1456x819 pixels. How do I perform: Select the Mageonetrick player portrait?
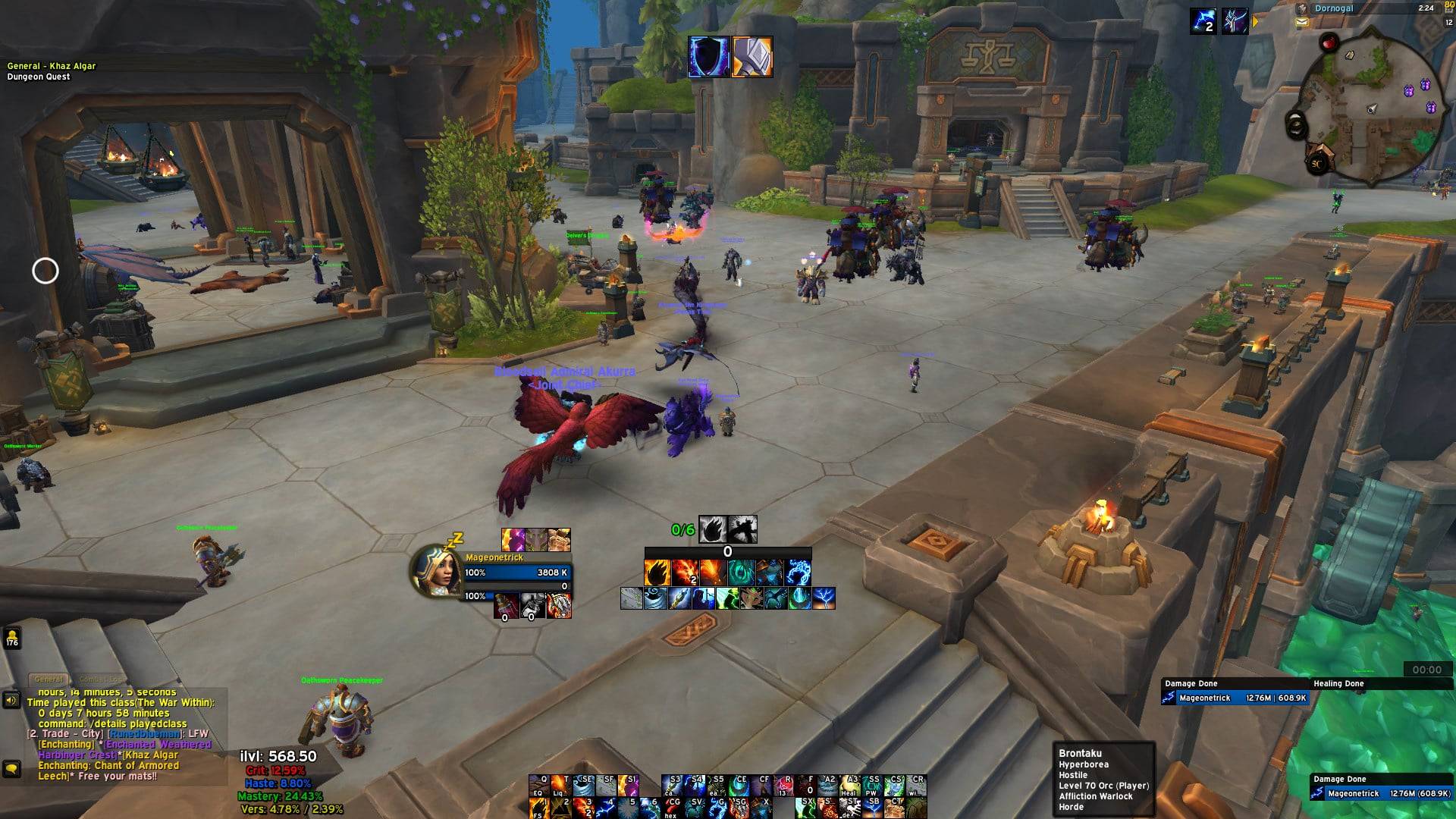436,570
